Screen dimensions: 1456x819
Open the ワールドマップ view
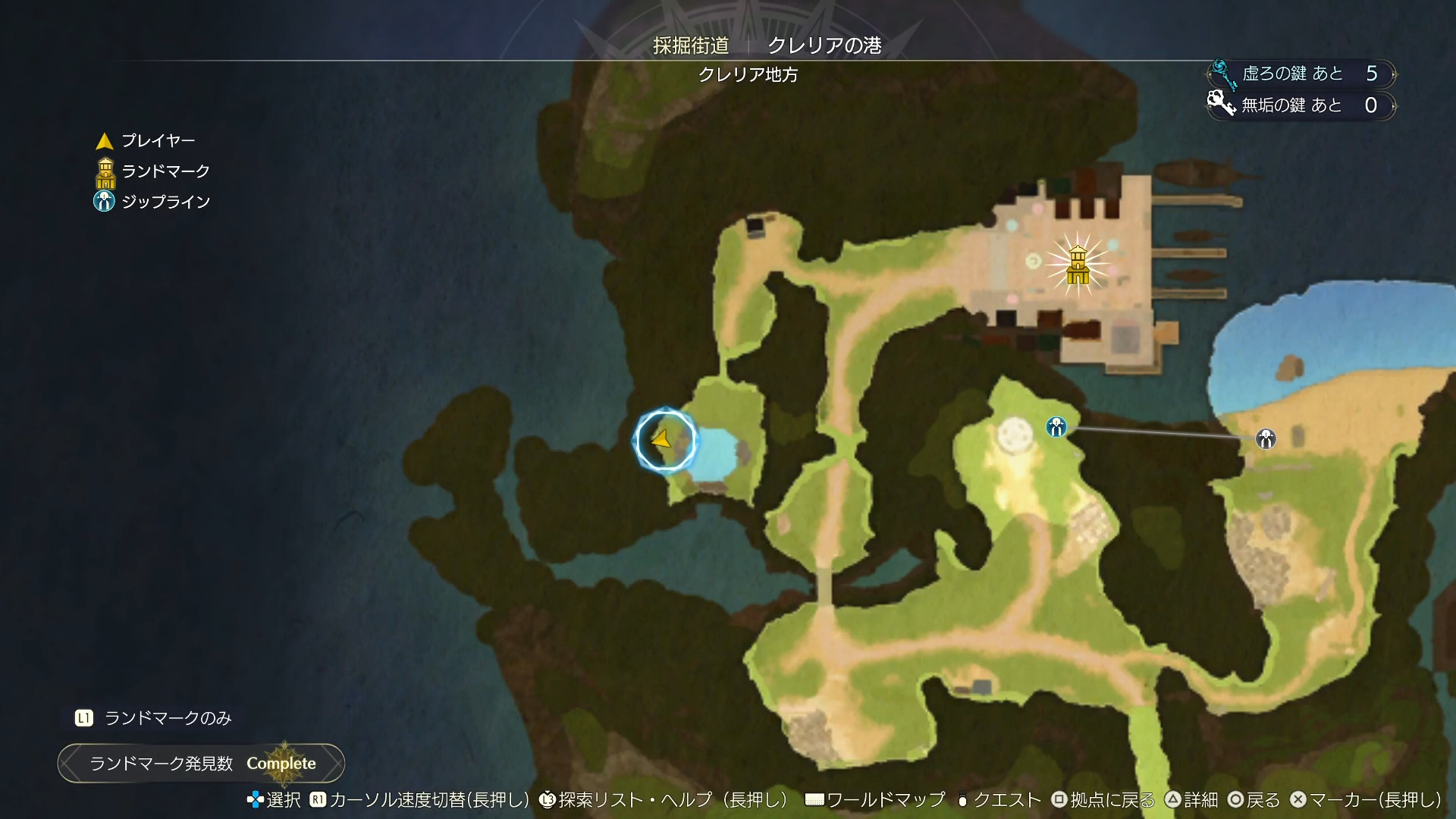click(x=877, y=800)
